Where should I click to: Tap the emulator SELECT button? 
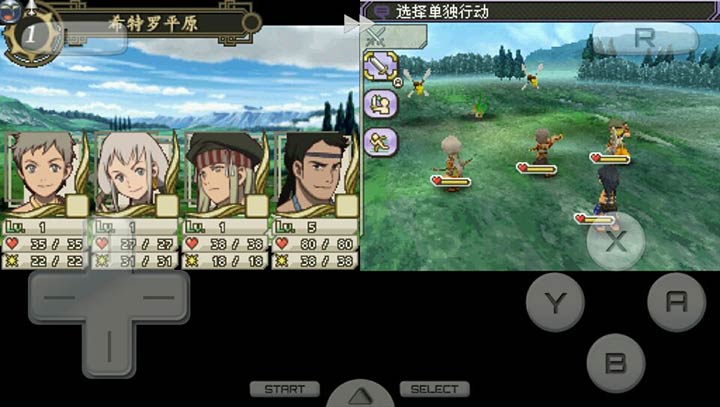[434, 389]
